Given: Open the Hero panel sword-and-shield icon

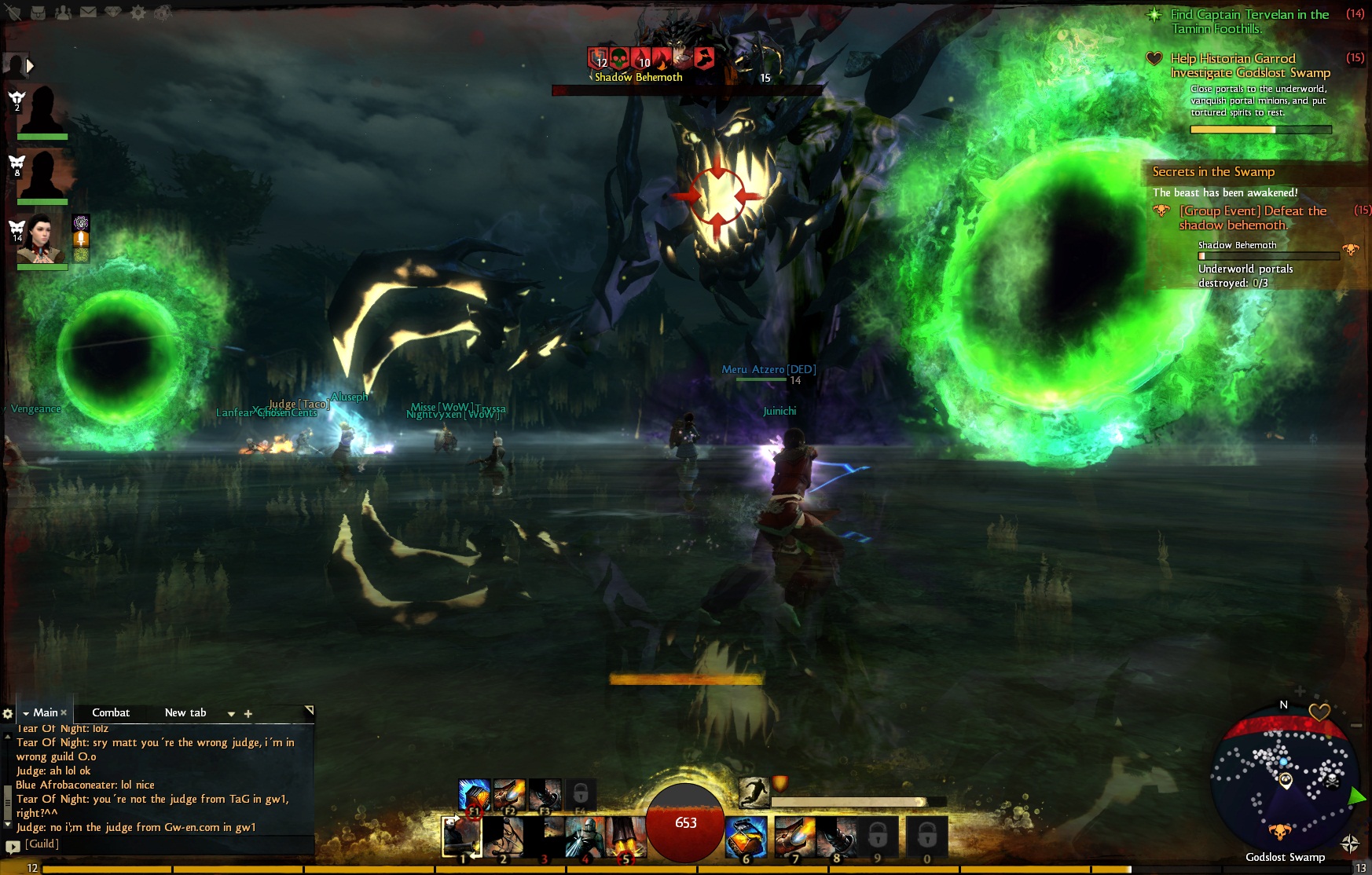Looking at the screenshot, I should (x=13, y=13).
